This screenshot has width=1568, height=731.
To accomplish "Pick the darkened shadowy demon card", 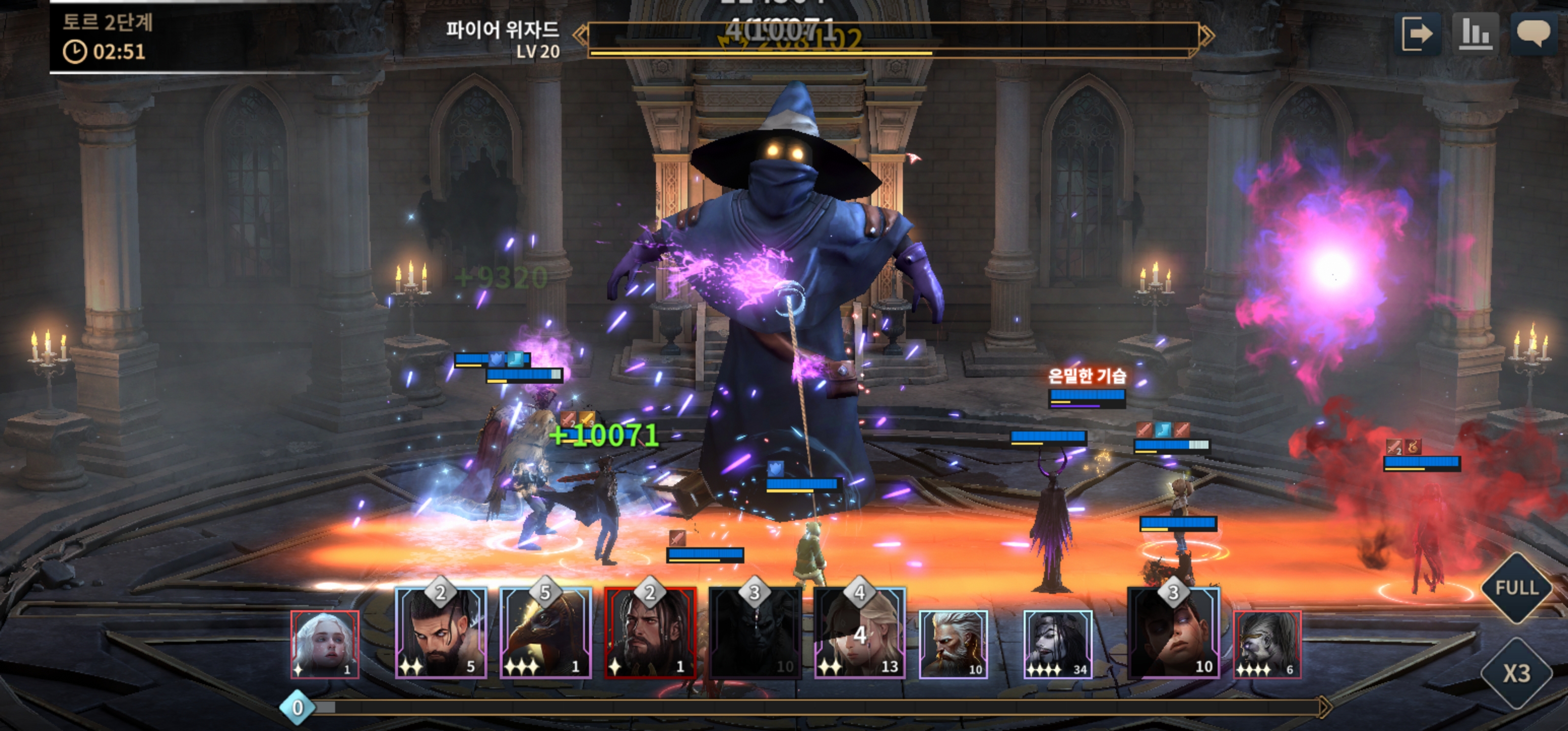I will (x=755, y=633).
